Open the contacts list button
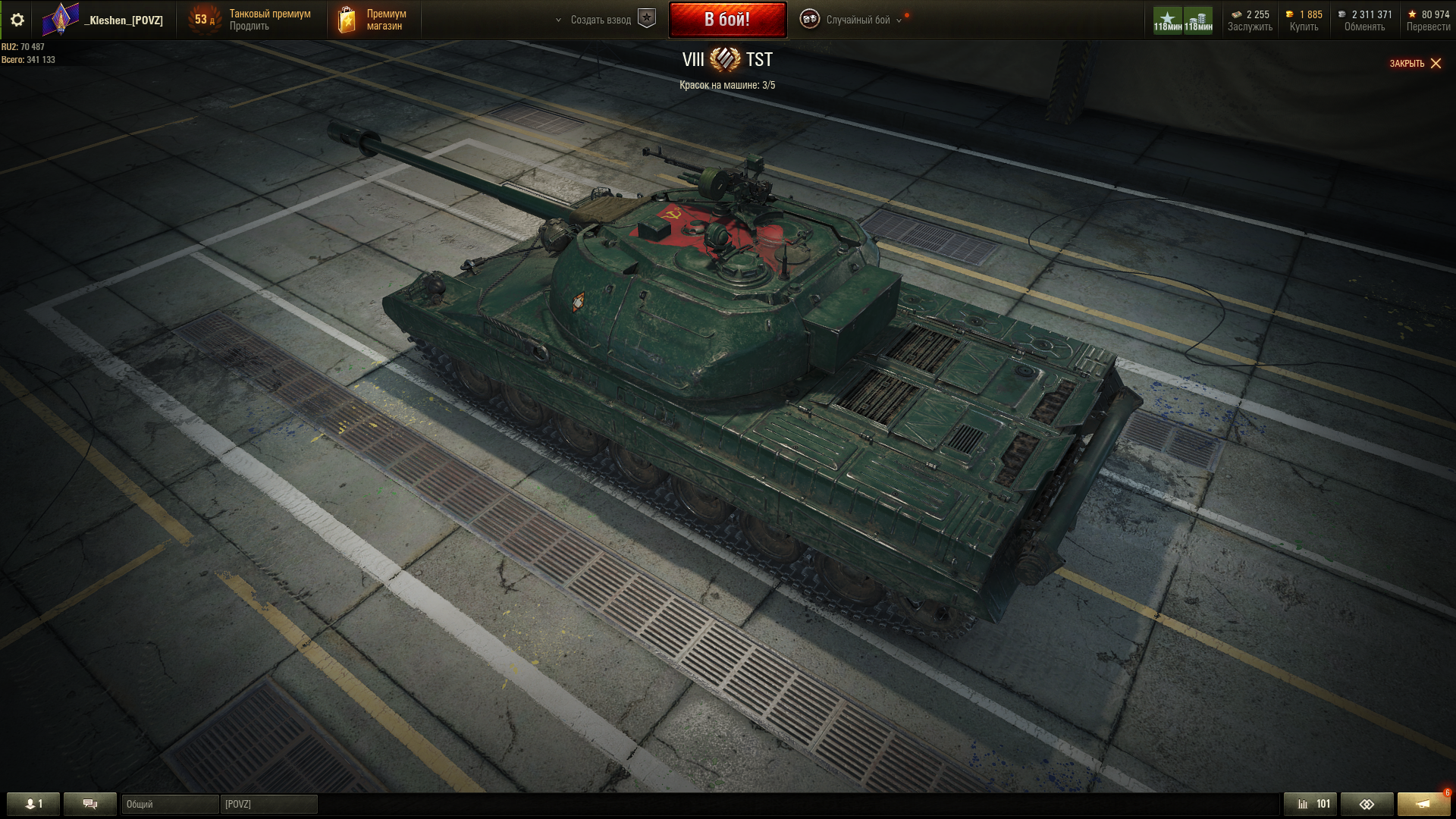 point(33,804)
